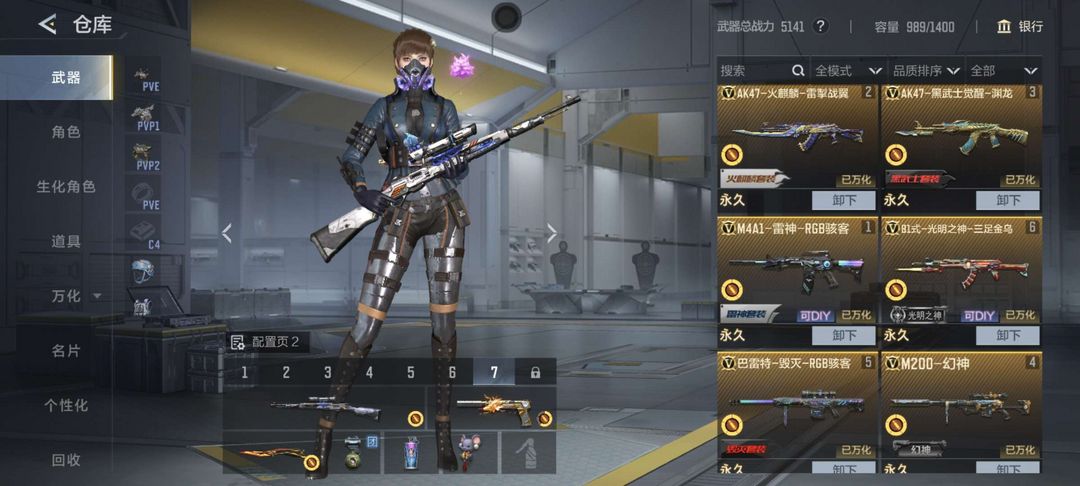The width and height of the screenshot is (1080, 486).
Task: Switch to the 个性化 tab
Action: pos(66,405)
